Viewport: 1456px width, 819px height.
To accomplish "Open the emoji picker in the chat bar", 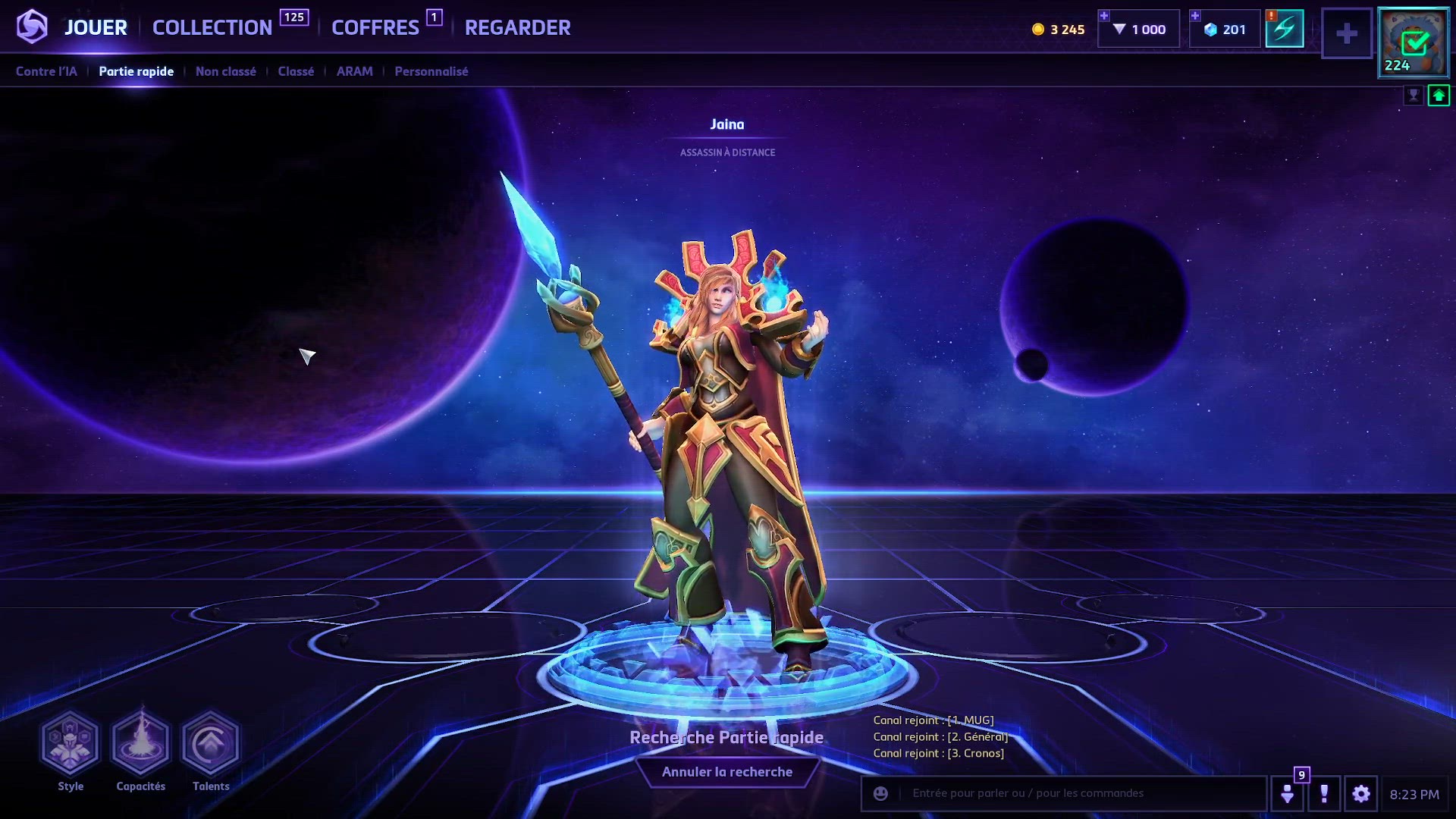I will coord(880,794).
